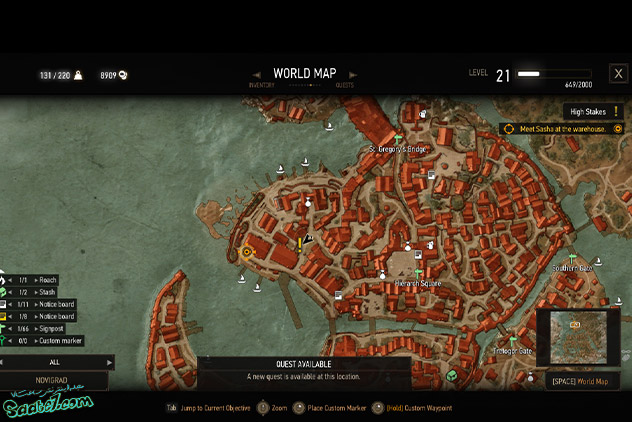Open the Novigrad region button
Viewport: 632px width, 422px height.
click(52, 380)
